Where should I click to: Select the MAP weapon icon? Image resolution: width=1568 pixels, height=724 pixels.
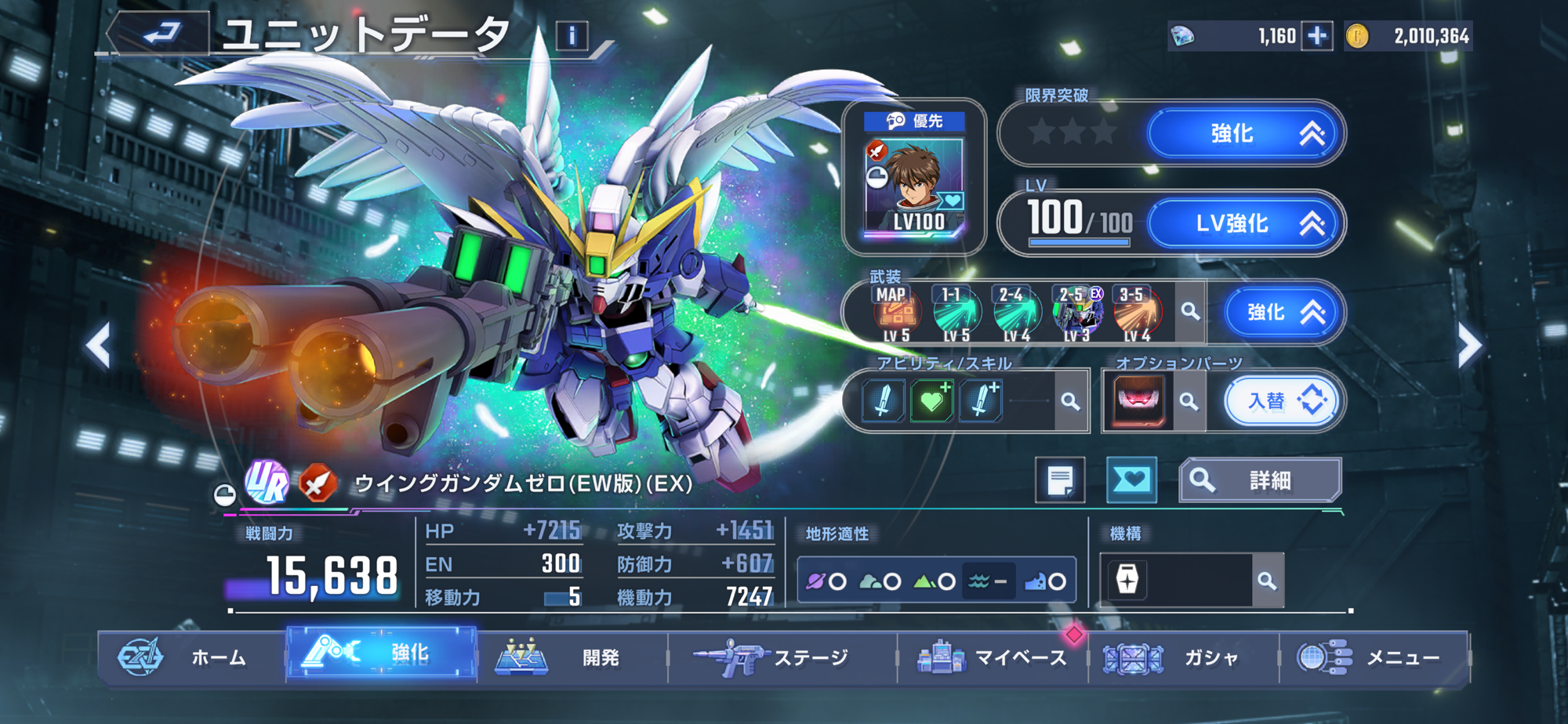(895, 313)
